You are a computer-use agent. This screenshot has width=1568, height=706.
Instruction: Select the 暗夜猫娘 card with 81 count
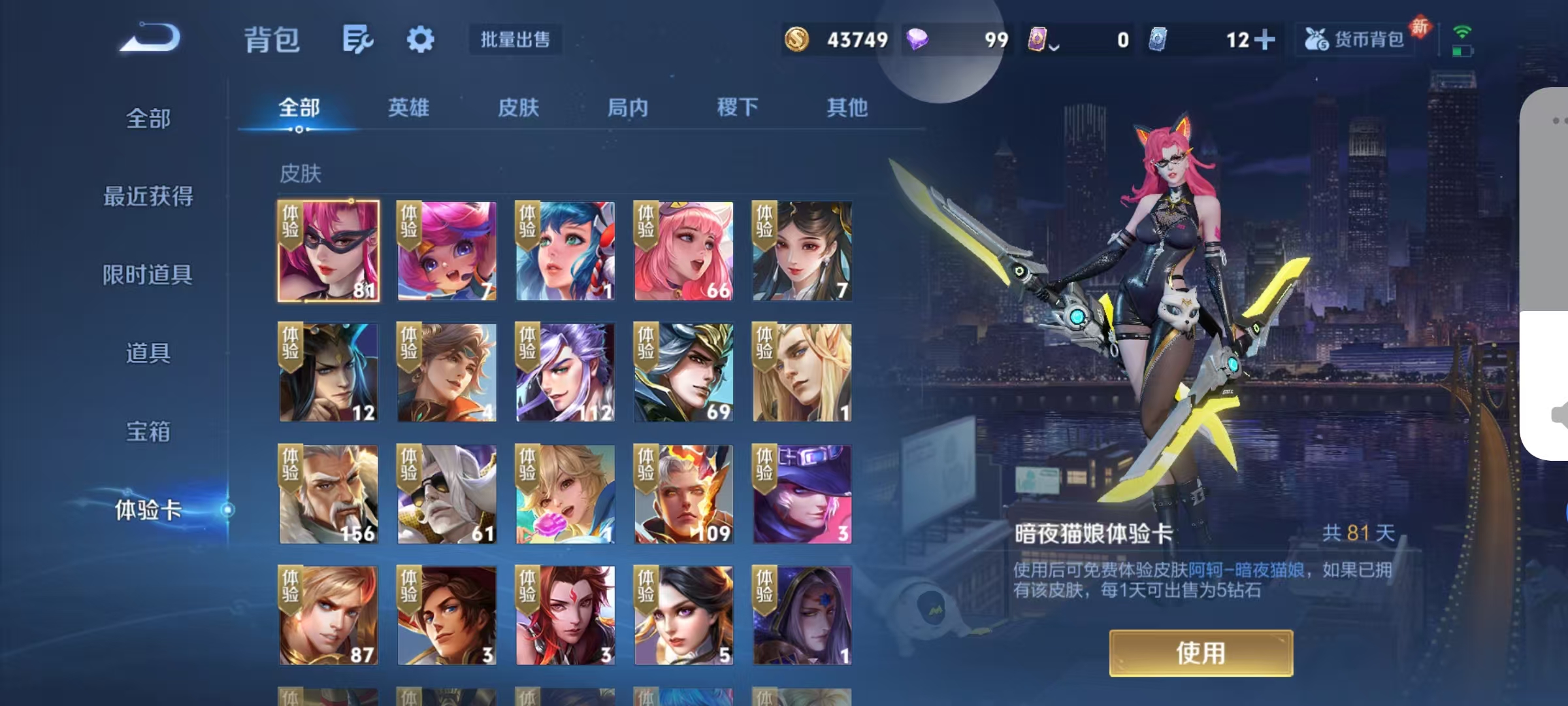(x=327, y=250)
